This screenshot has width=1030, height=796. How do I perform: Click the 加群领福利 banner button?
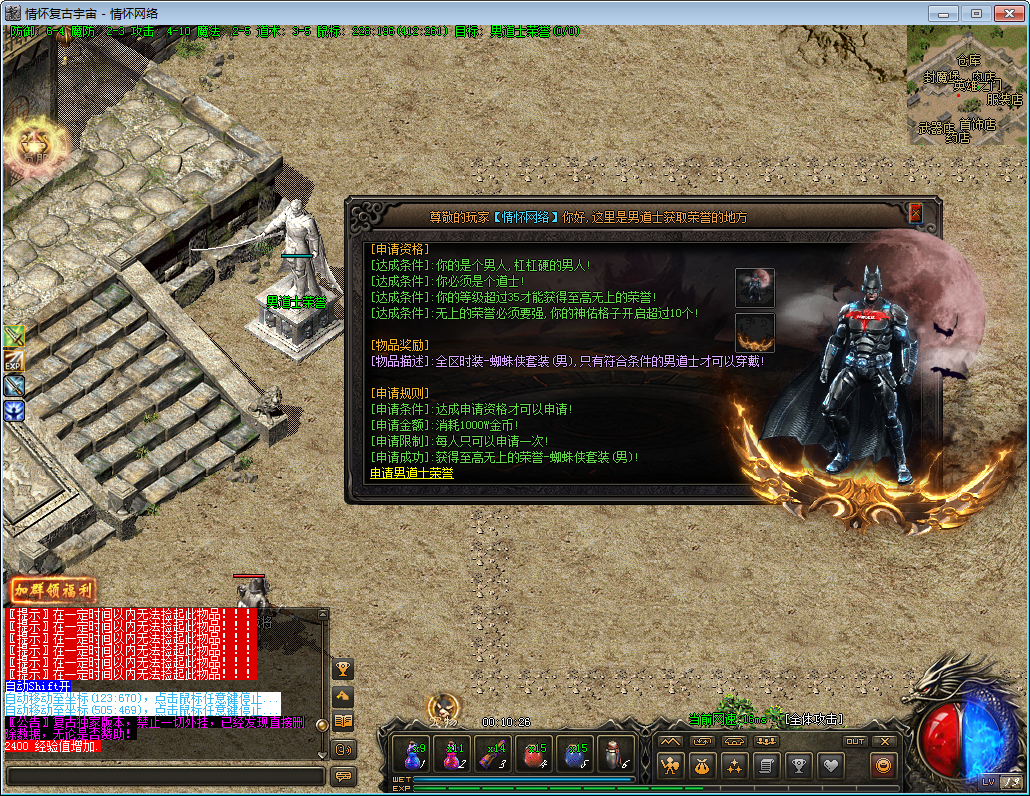click(x=53, y=590)
